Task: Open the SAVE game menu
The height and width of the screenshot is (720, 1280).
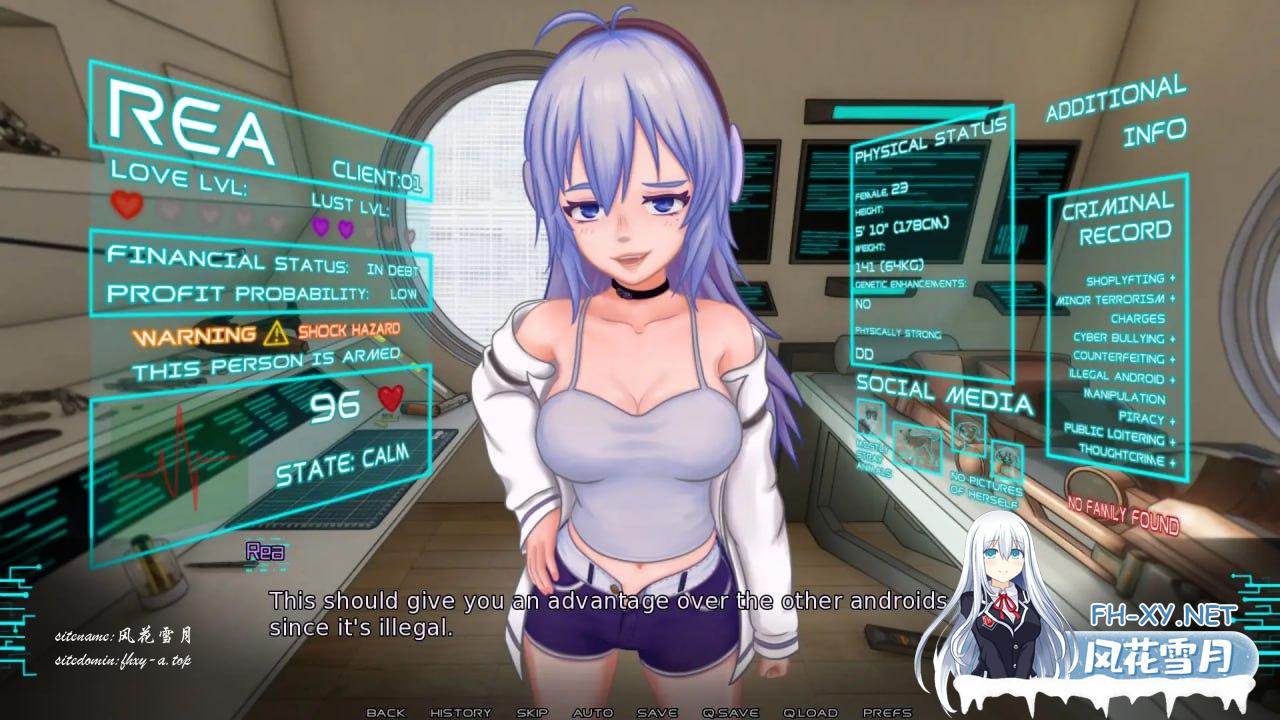Action: pos(657,712)
